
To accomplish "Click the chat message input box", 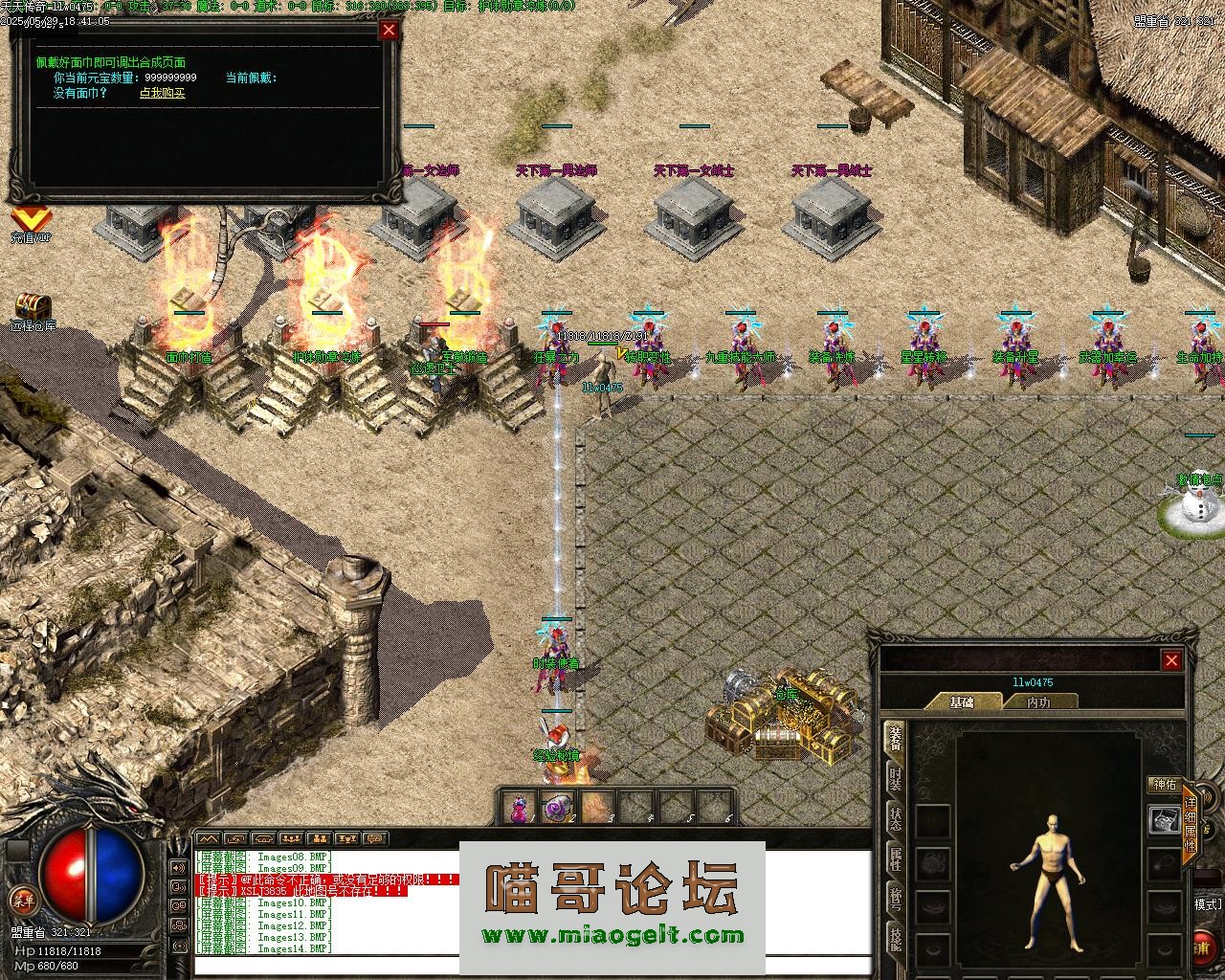I will coord(325,965).
